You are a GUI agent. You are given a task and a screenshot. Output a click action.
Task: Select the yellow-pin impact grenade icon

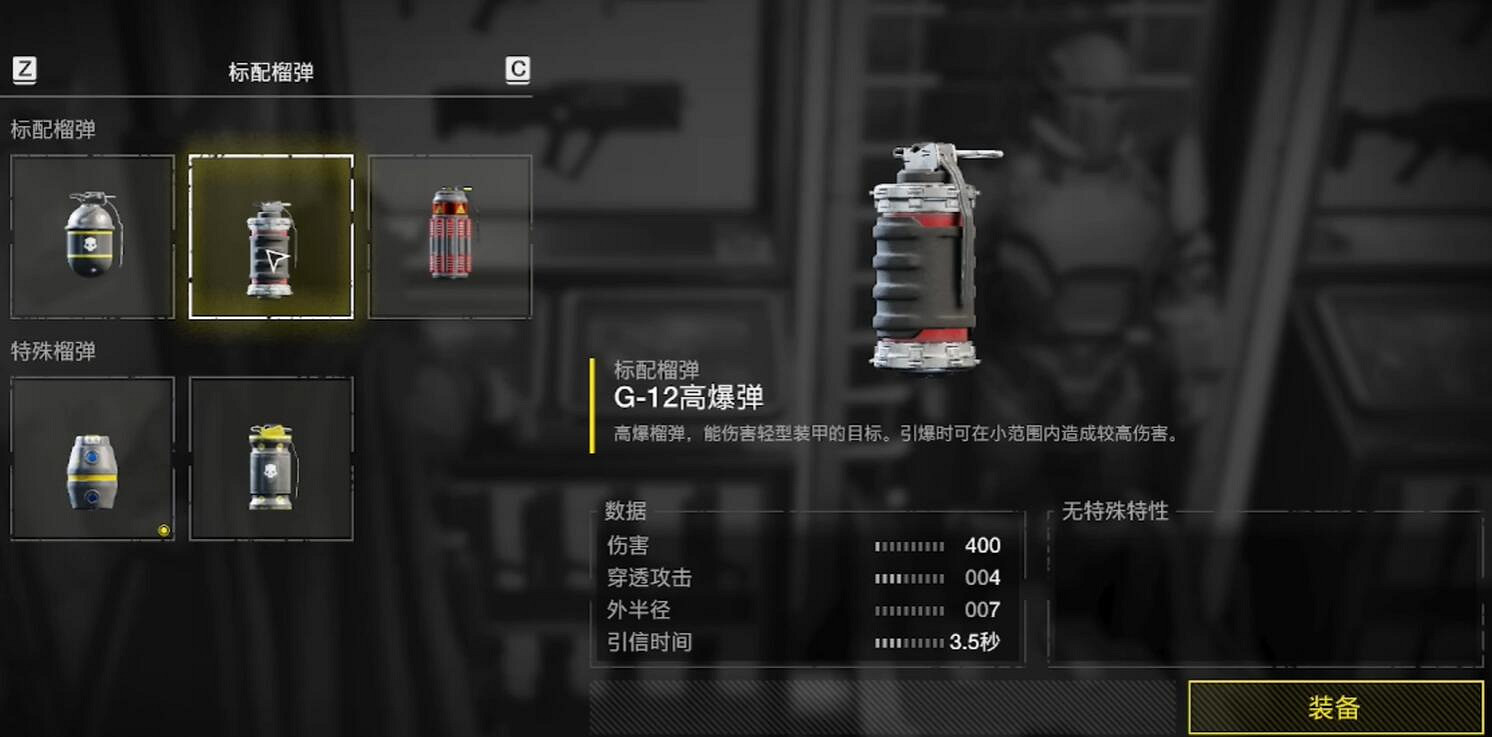(x=271, y=458)
